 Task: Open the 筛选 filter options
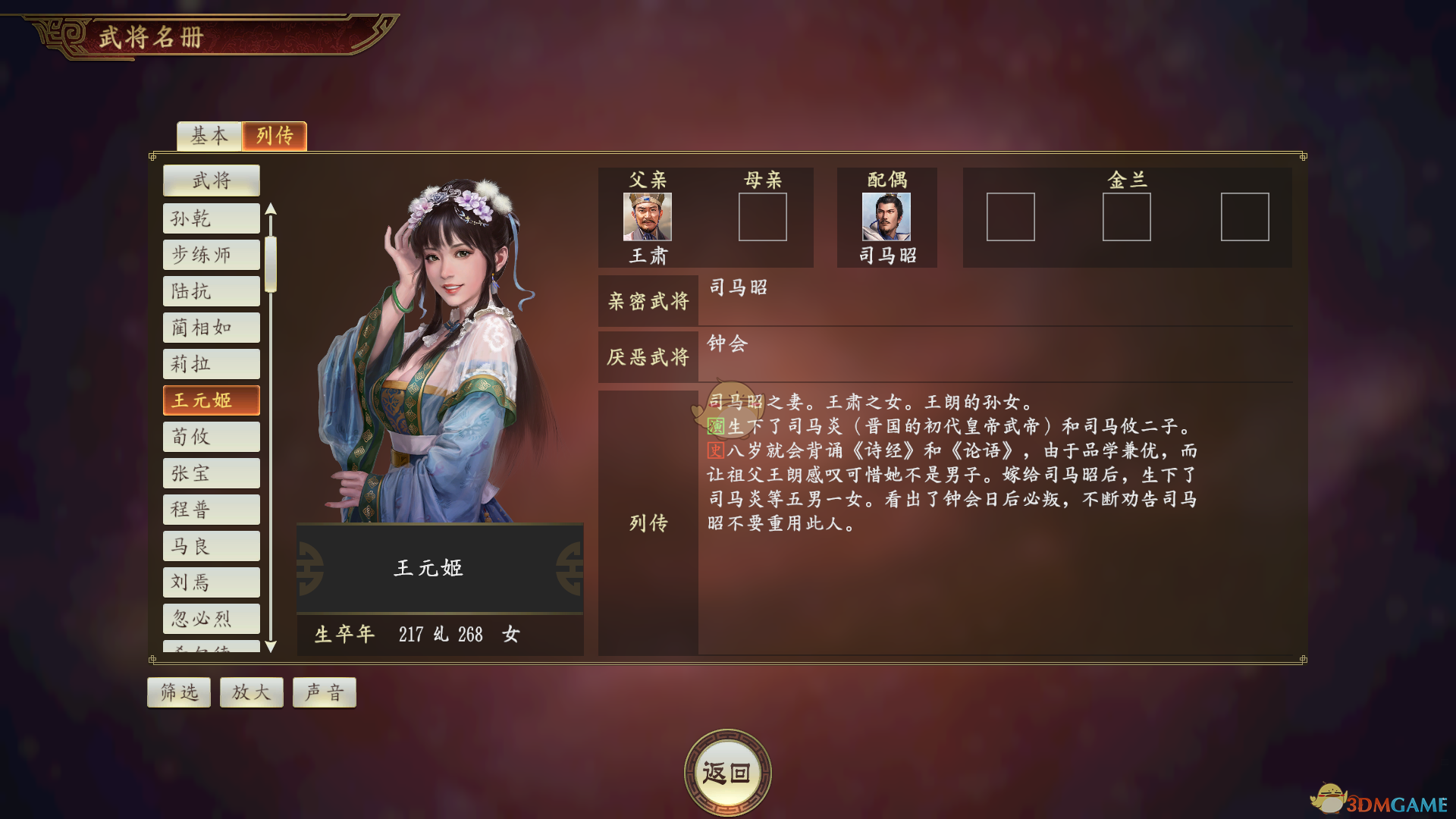178,692
